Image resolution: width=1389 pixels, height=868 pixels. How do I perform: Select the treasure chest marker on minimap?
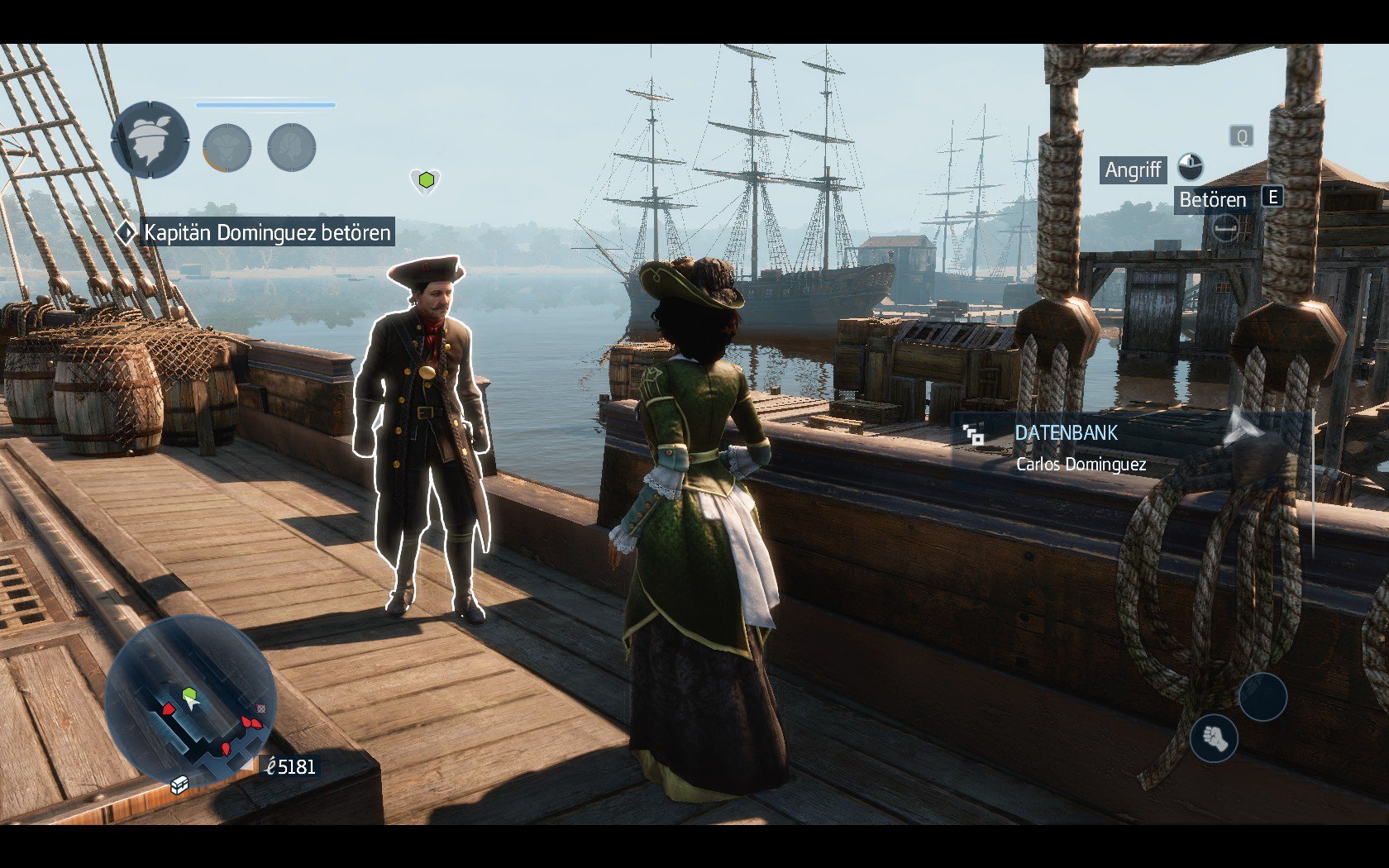179,784
